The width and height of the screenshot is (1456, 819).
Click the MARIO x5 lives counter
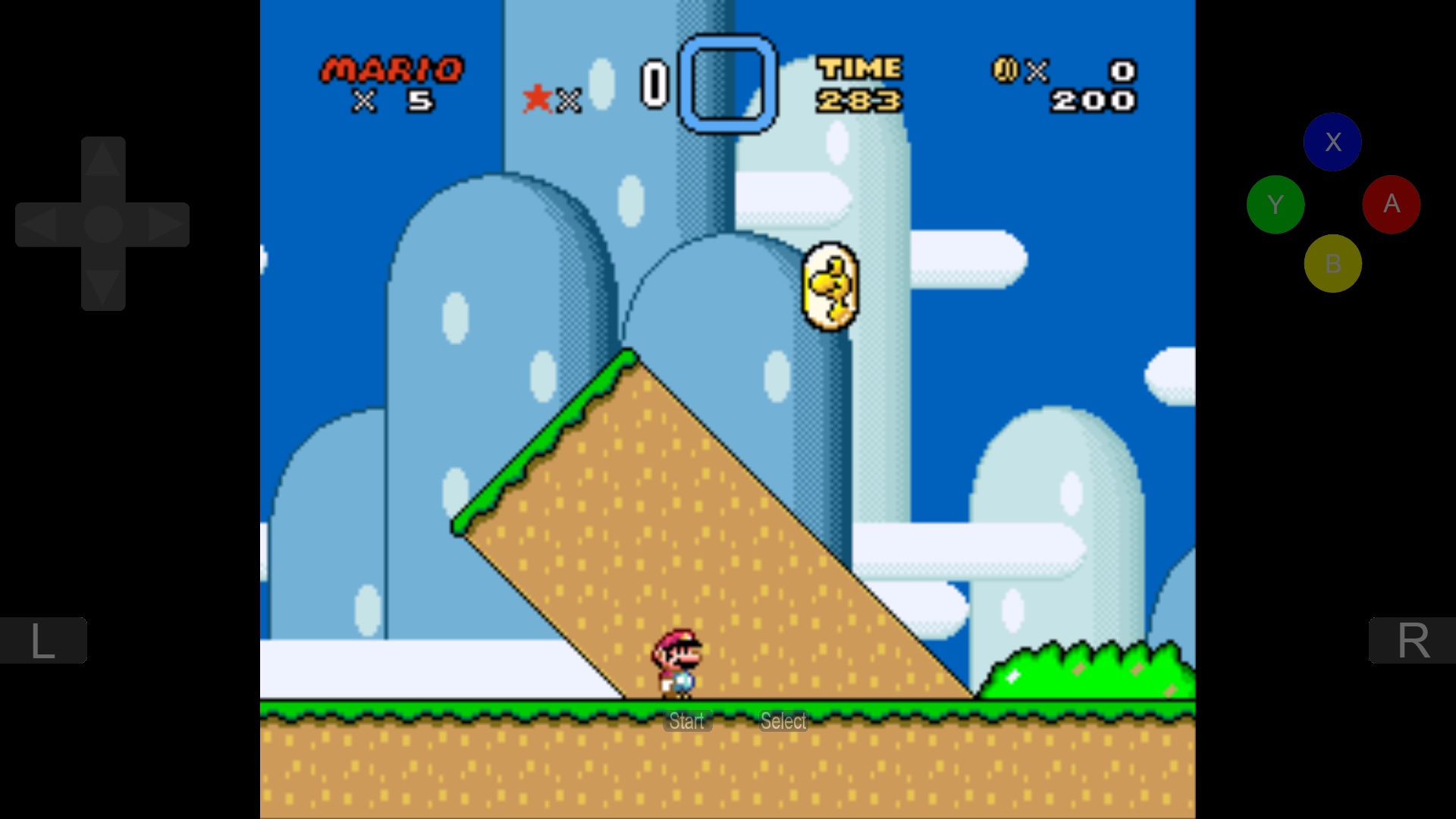[x=391, y=83]
